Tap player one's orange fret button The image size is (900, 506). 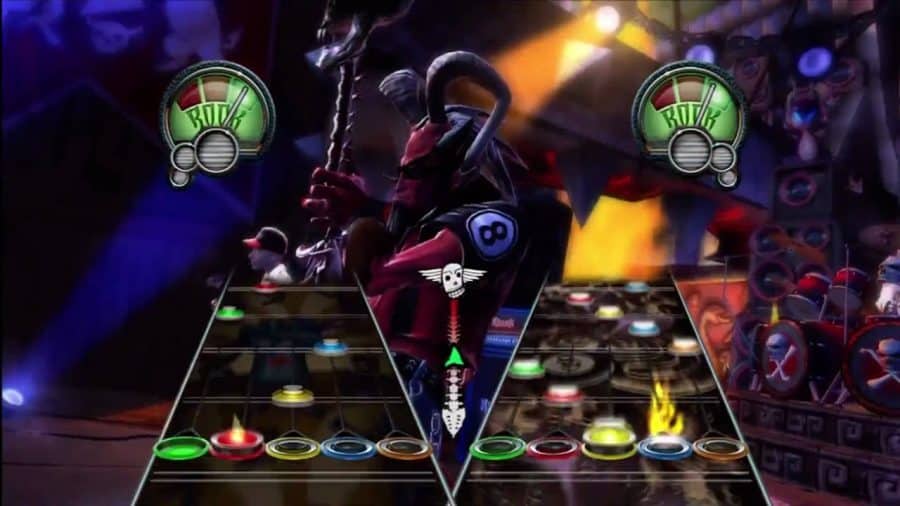point(404,447)
